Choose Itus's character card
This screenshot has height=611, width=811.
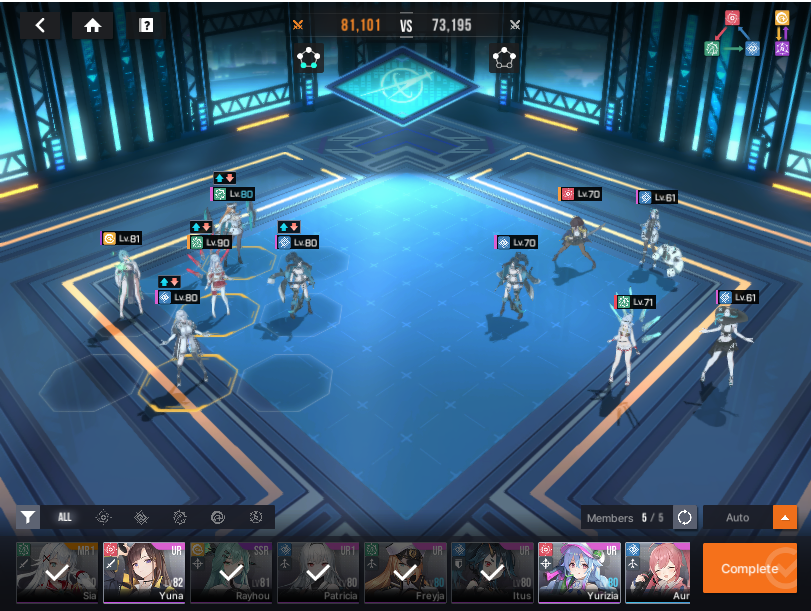[x=492, y=573]
